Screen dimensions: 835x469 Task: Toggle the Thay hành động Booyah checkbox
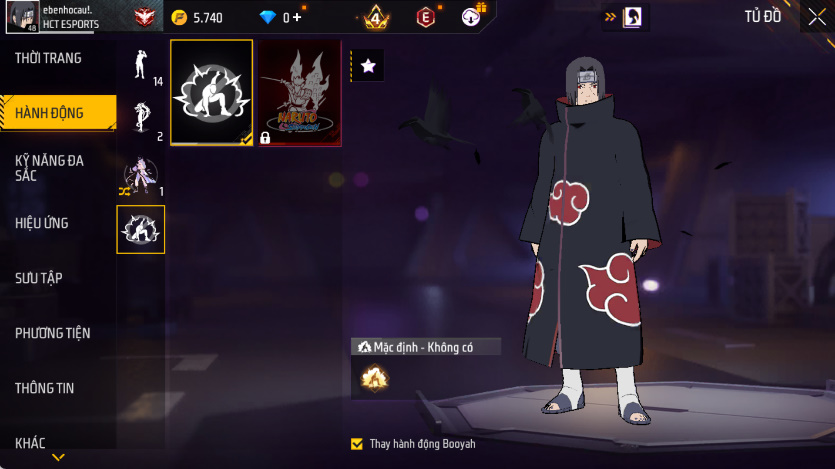pyautogui.click(x=357, y=443)
